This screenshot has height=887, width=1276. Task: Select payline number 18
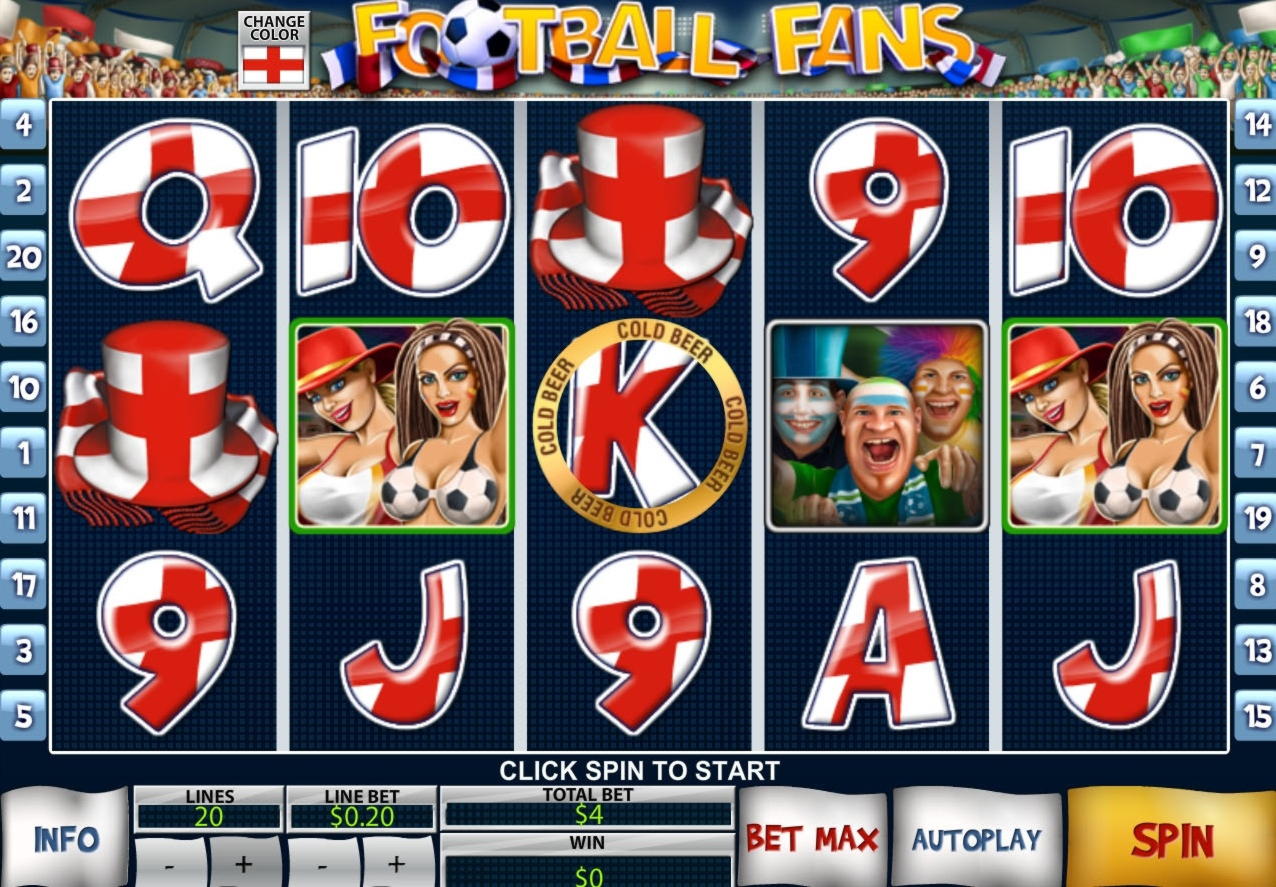[1255, 322]
